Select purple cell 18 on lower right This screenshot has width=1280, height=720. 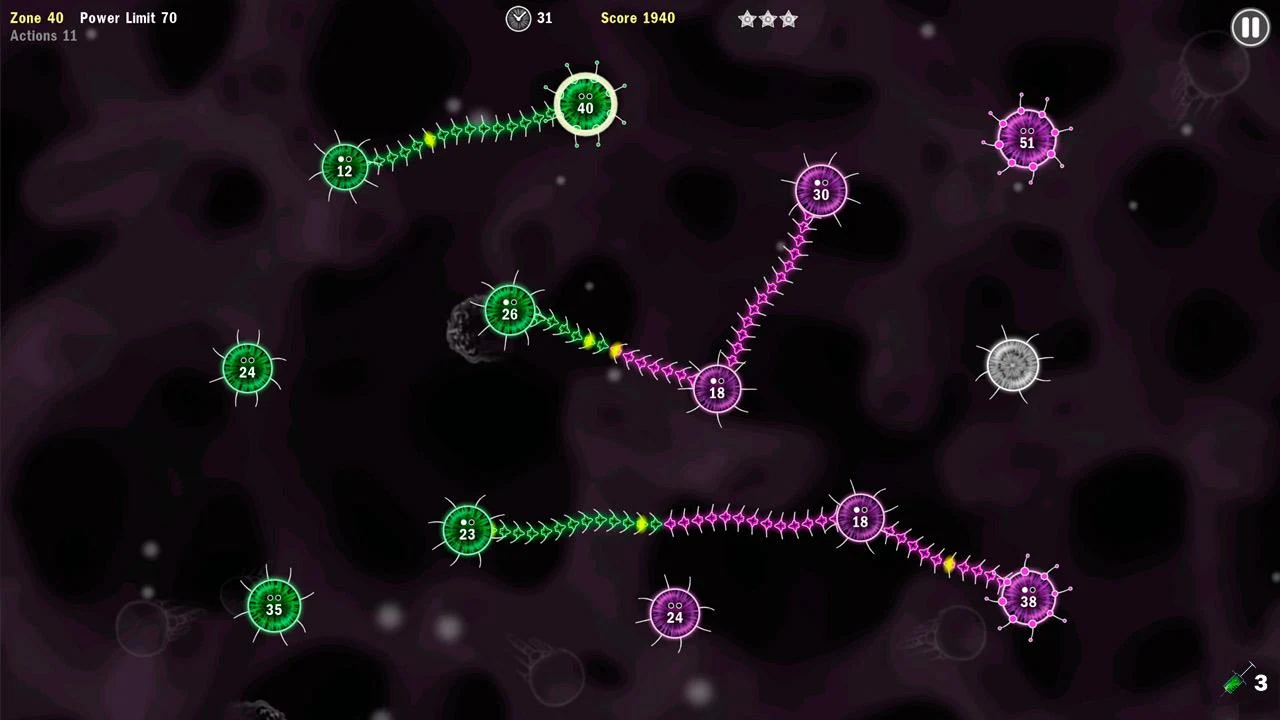860,520
